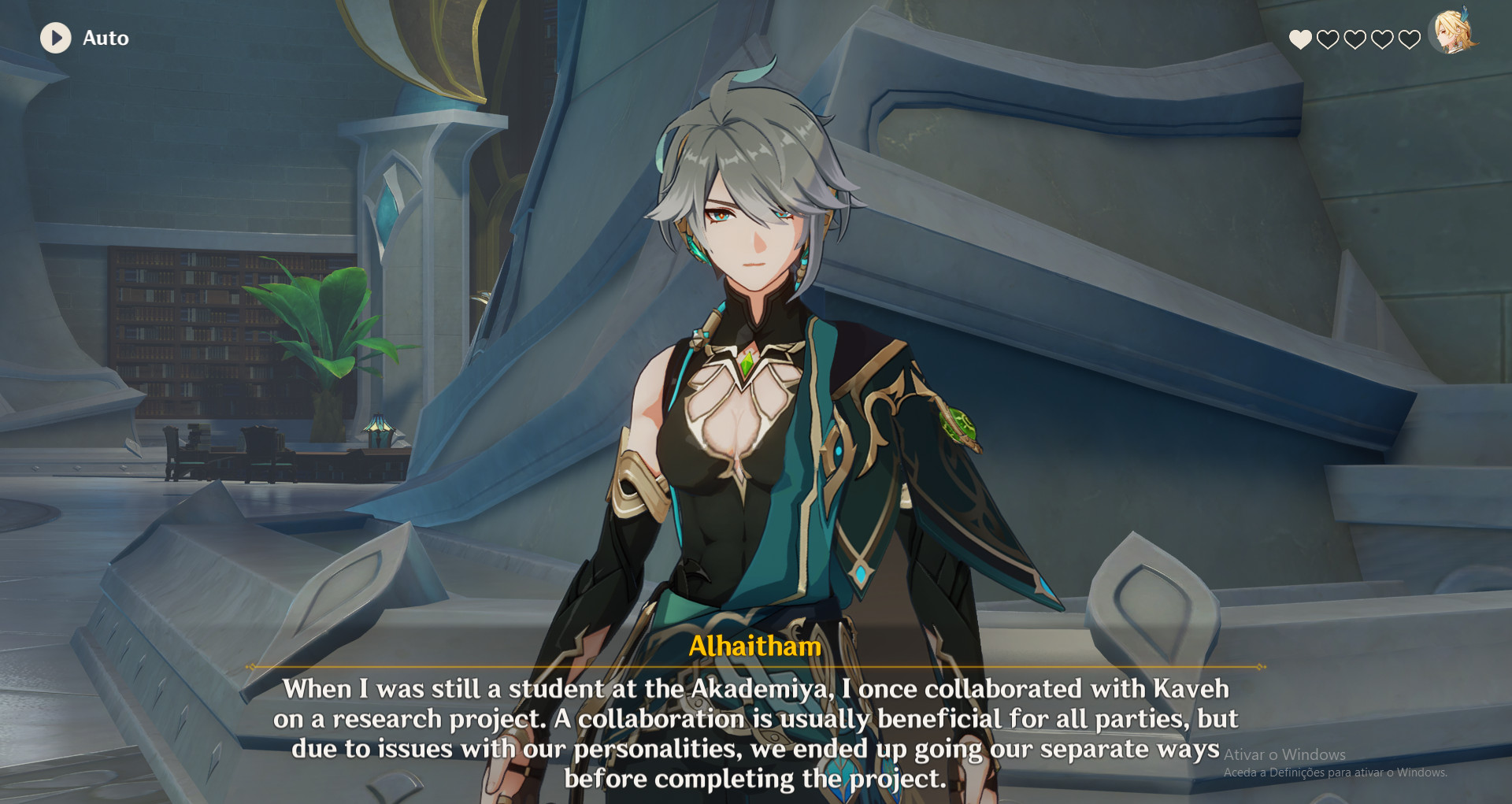
Task: Toggle auto-advance by clicking the play circle
Action: (55, 38)
